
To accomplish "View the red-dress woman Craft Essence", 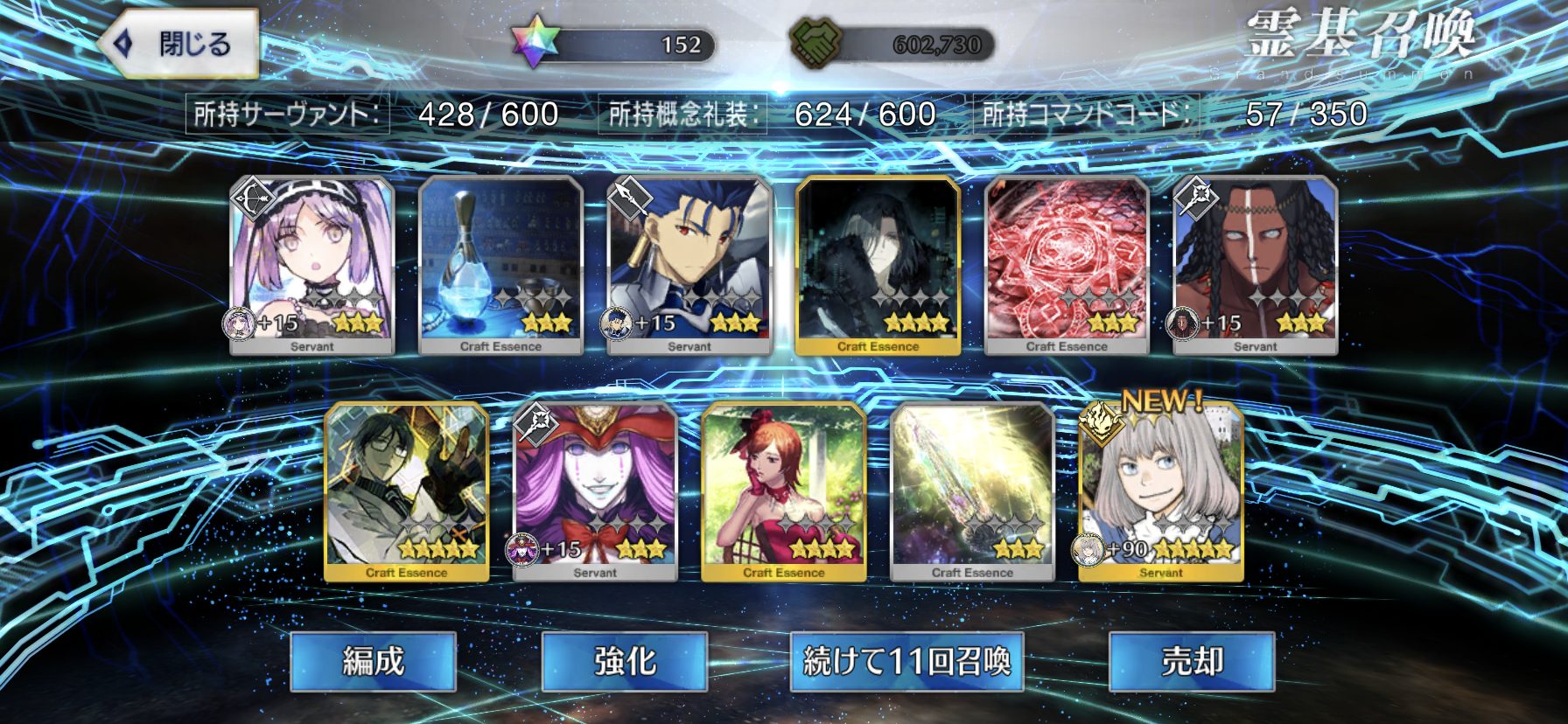I will [783, 491].
